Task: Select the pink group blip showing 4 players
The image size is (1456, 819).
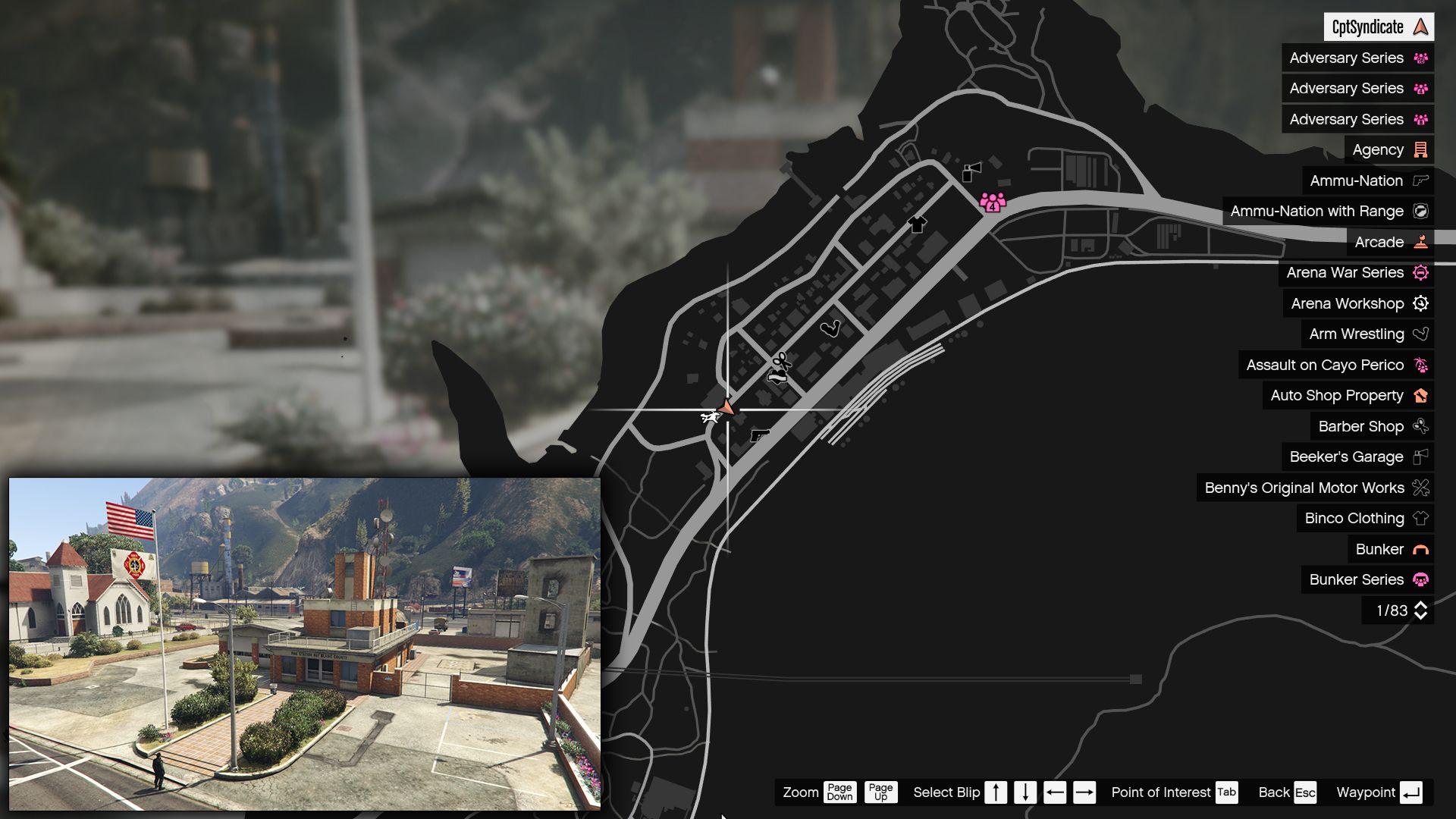Action: click(x=993, y=203)
